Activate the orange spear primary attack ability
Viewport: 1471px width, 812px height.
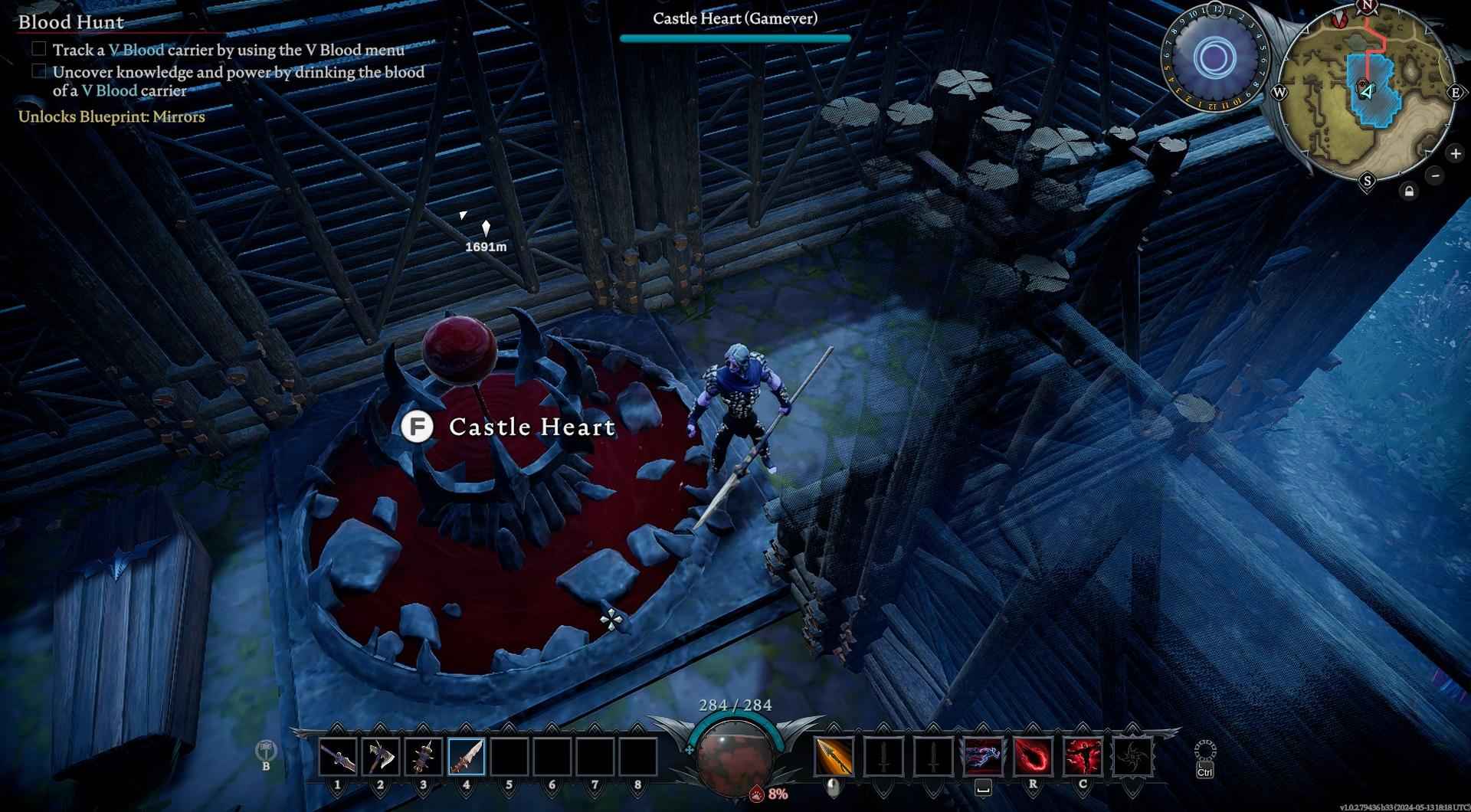coord(834,757)
